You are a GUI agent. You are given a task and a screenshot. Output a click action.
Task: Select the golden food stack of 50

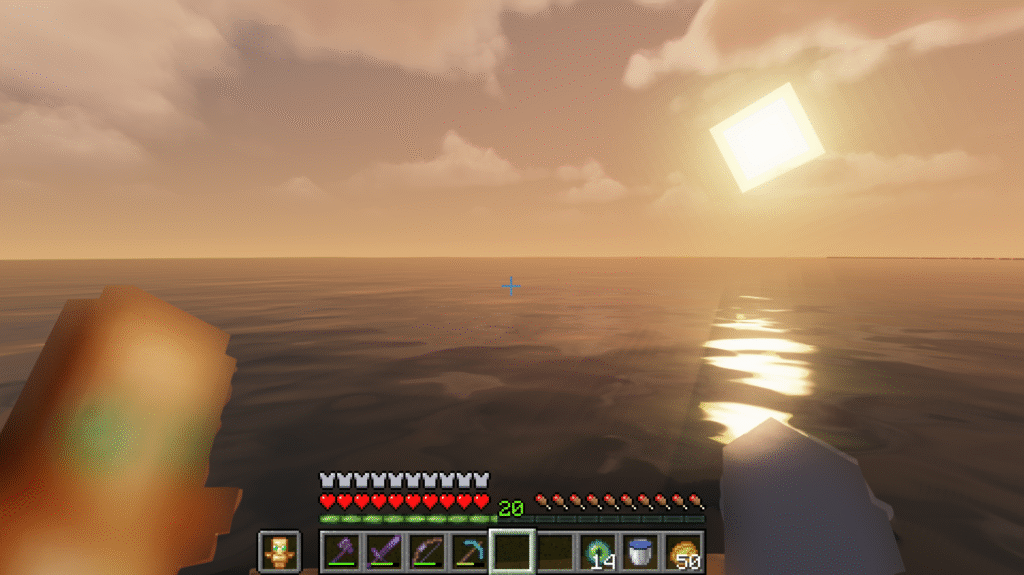point(685,551)
